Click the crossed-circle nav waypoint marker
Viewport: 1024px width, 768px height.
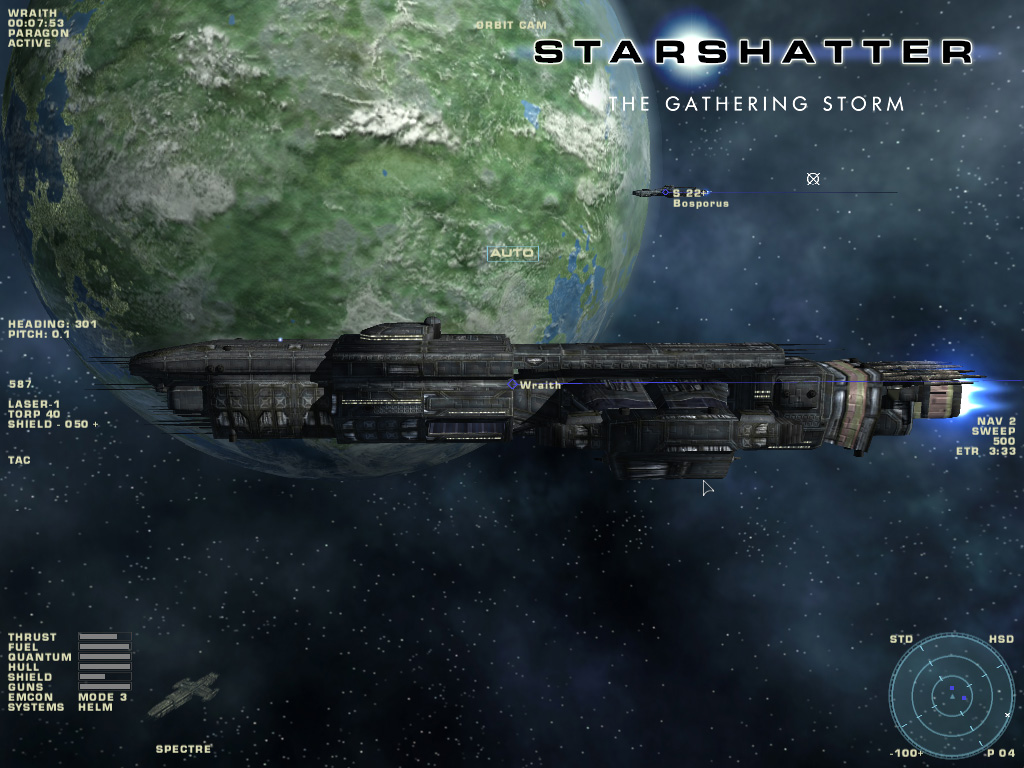(x=813, y=179)
